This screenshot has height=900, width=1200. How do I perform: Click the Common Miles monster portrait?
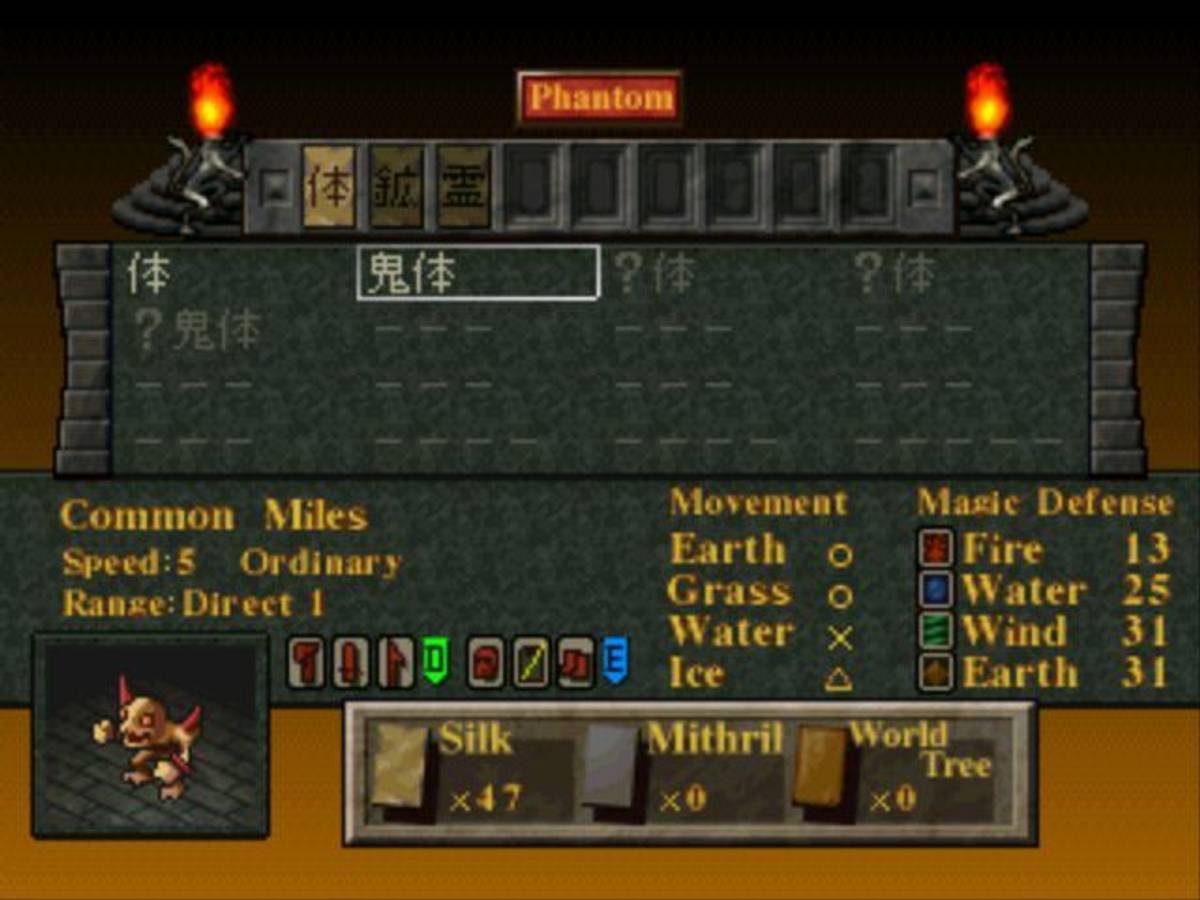(x=151, y=736)
